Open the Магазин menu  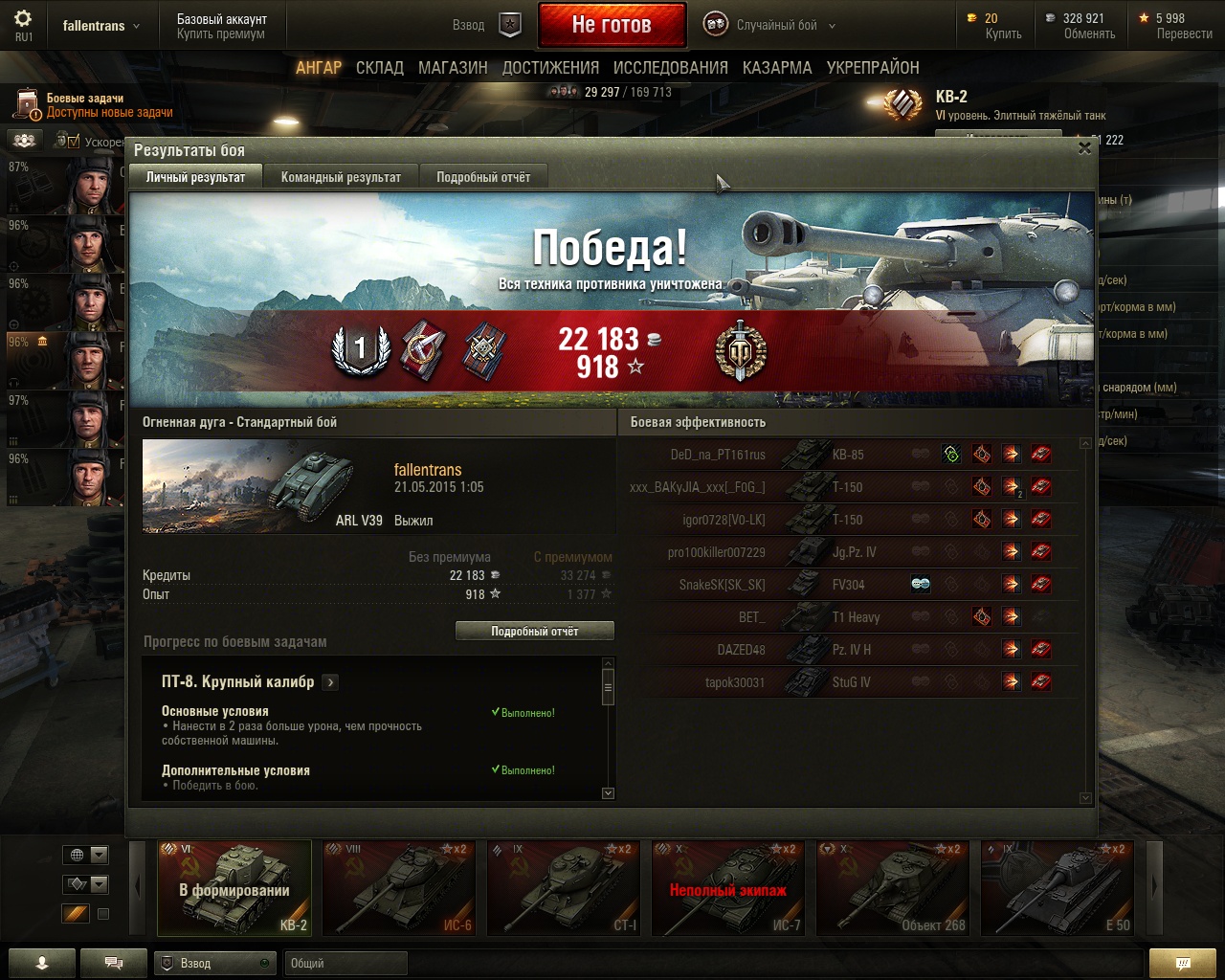[x=453, y=68]
